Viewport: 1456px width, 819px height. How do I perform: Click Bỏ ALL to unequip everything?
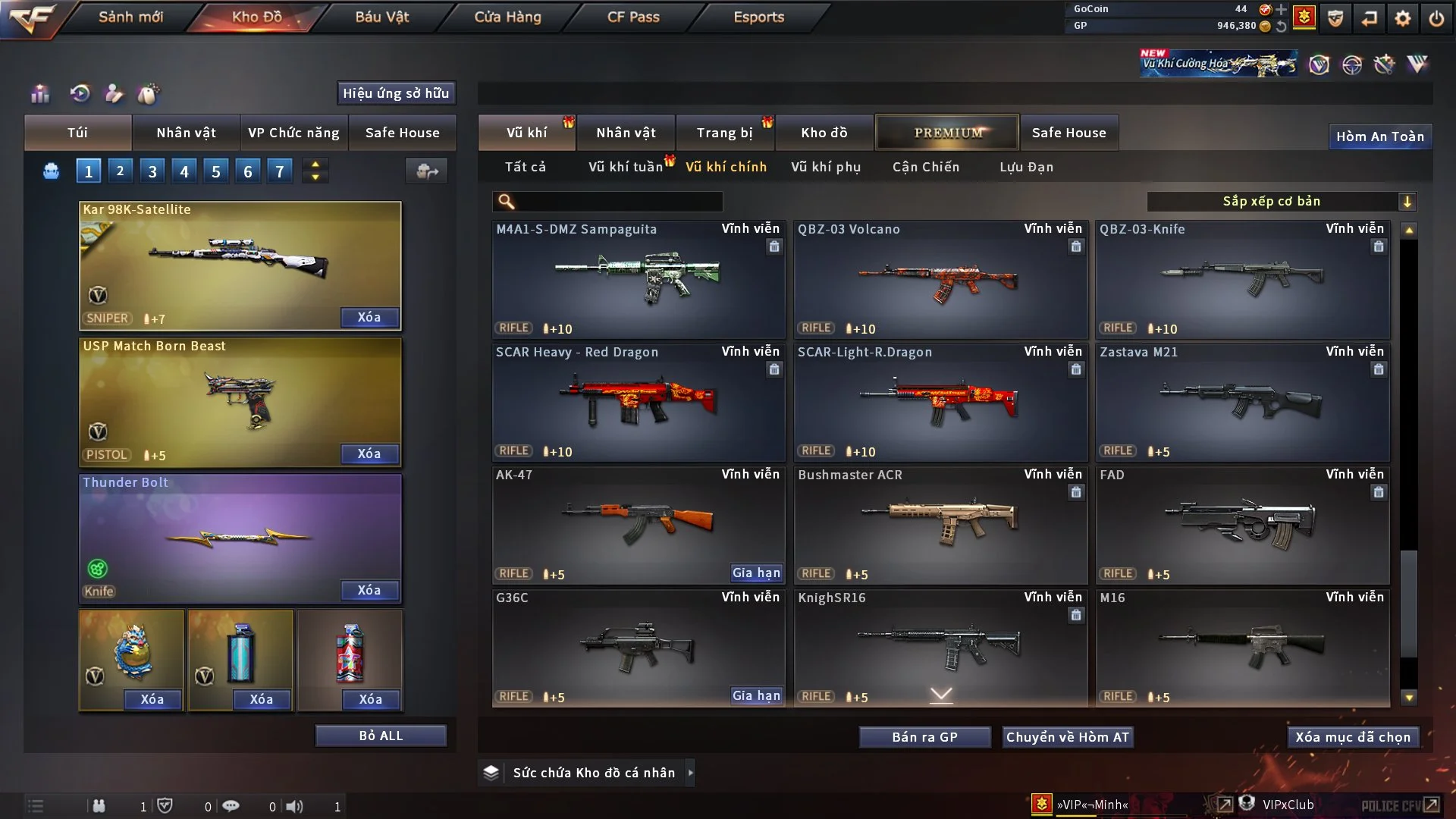[x=381, y=736]
